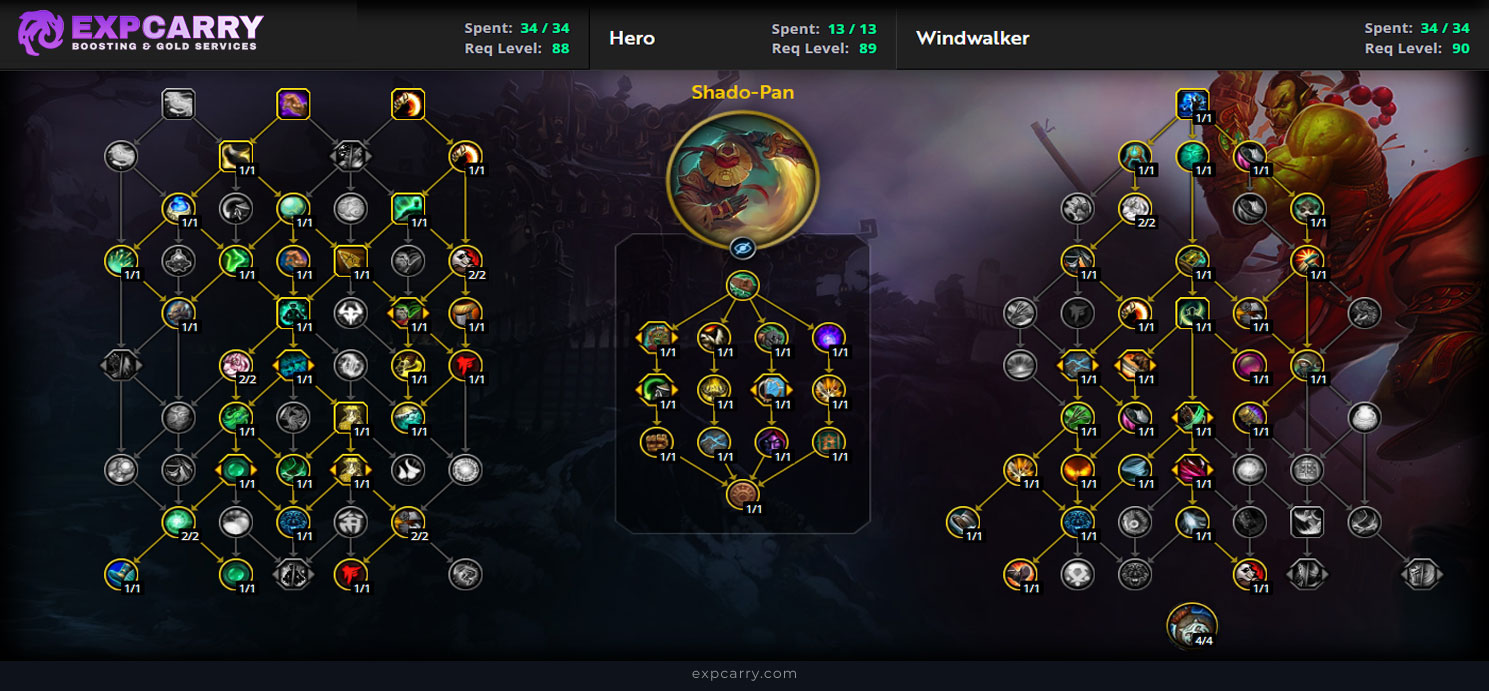Viewport: 1489px width, 691px height.
Task: Toggle the eye icon under Shado-Pan portrait
Action: click(x=742, y=248)
